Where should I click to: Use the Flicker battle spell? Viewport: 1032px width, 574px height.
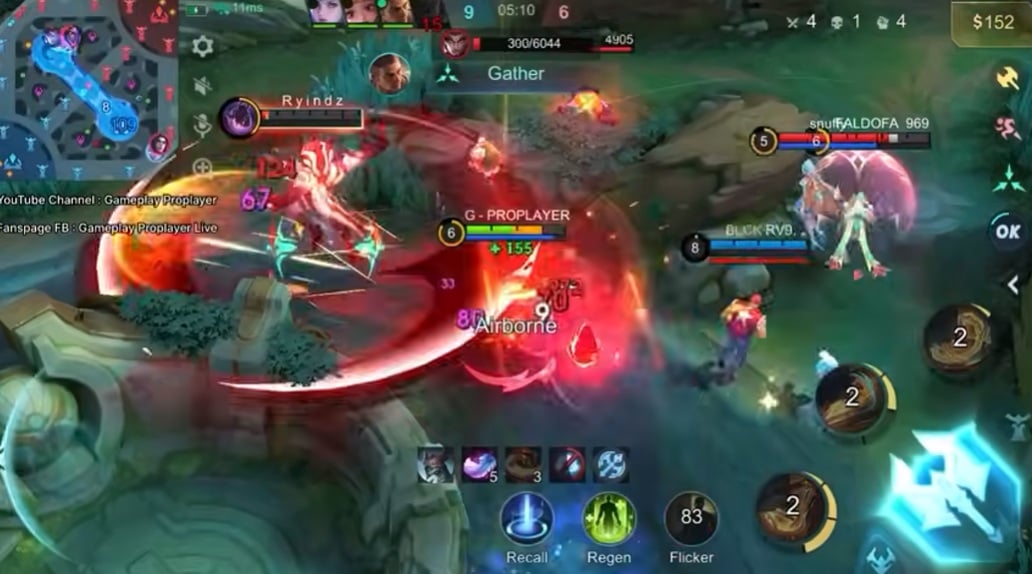tap(691, 520)
